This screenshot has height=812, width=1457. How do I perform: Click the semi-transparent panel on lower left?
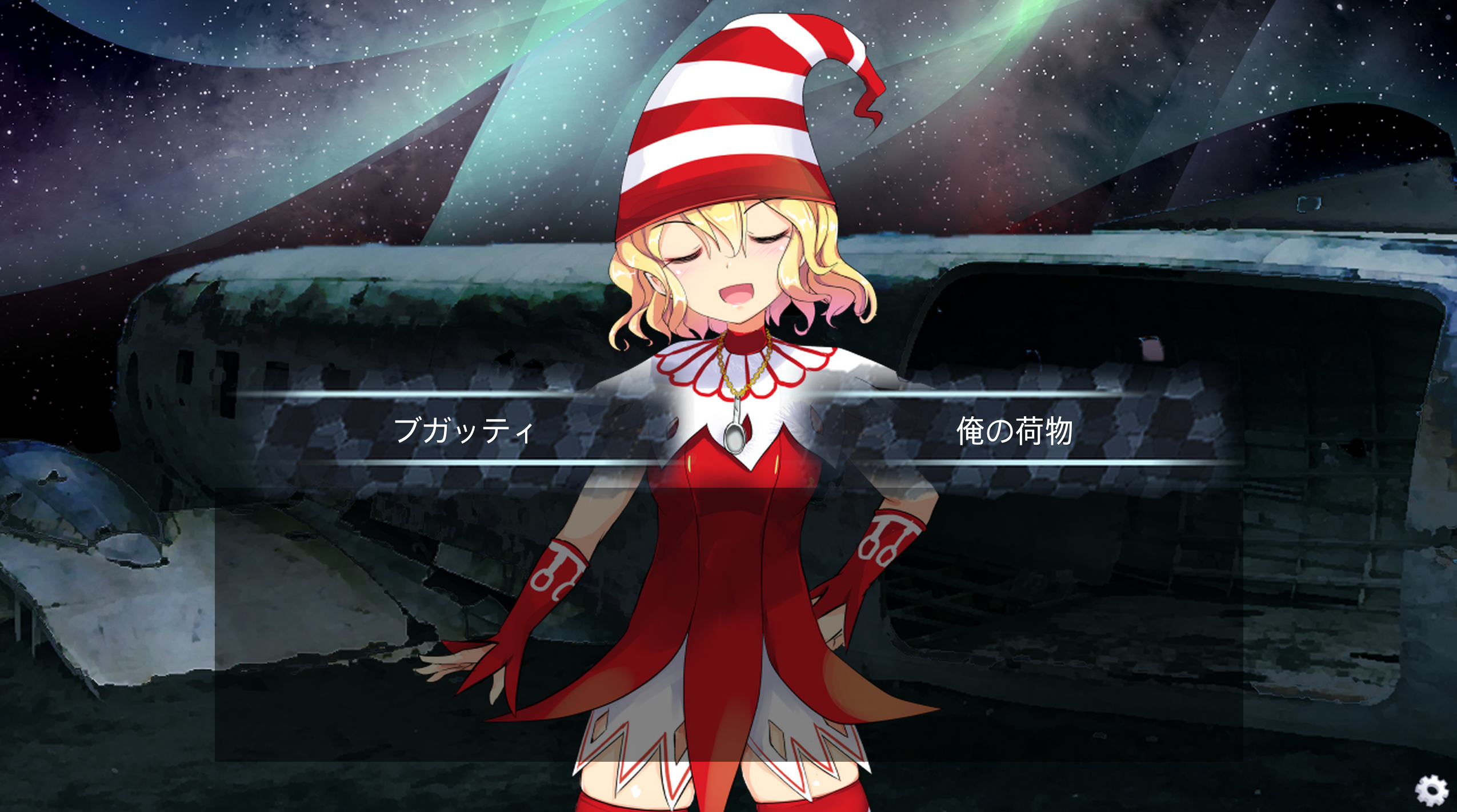click(x=343, y=628)
